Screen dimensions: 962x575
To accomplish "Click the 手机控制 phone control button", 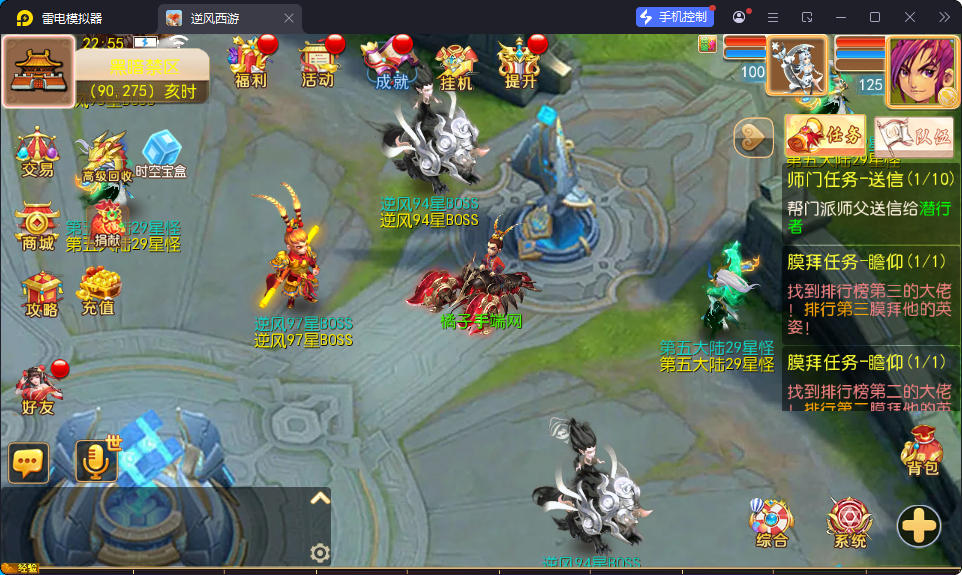I will point(675,17).
